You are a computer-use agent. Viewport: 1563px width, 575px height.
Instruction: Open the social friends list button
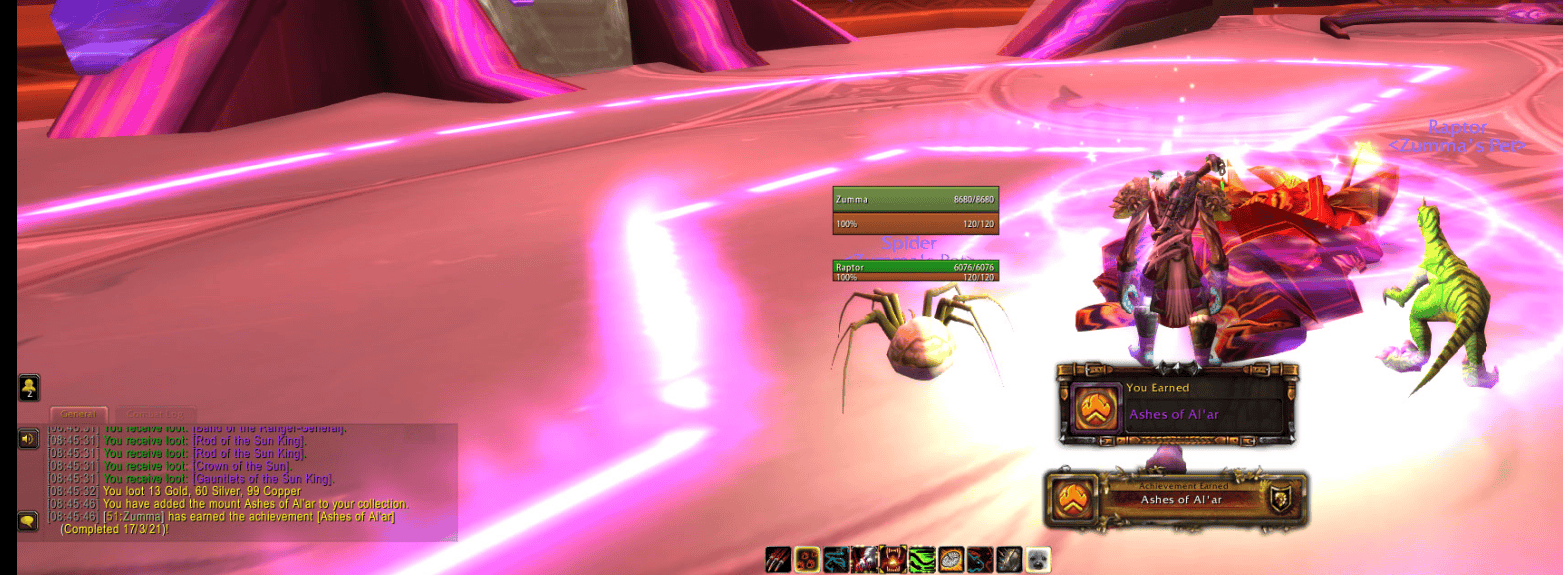(x=29, y=386)
